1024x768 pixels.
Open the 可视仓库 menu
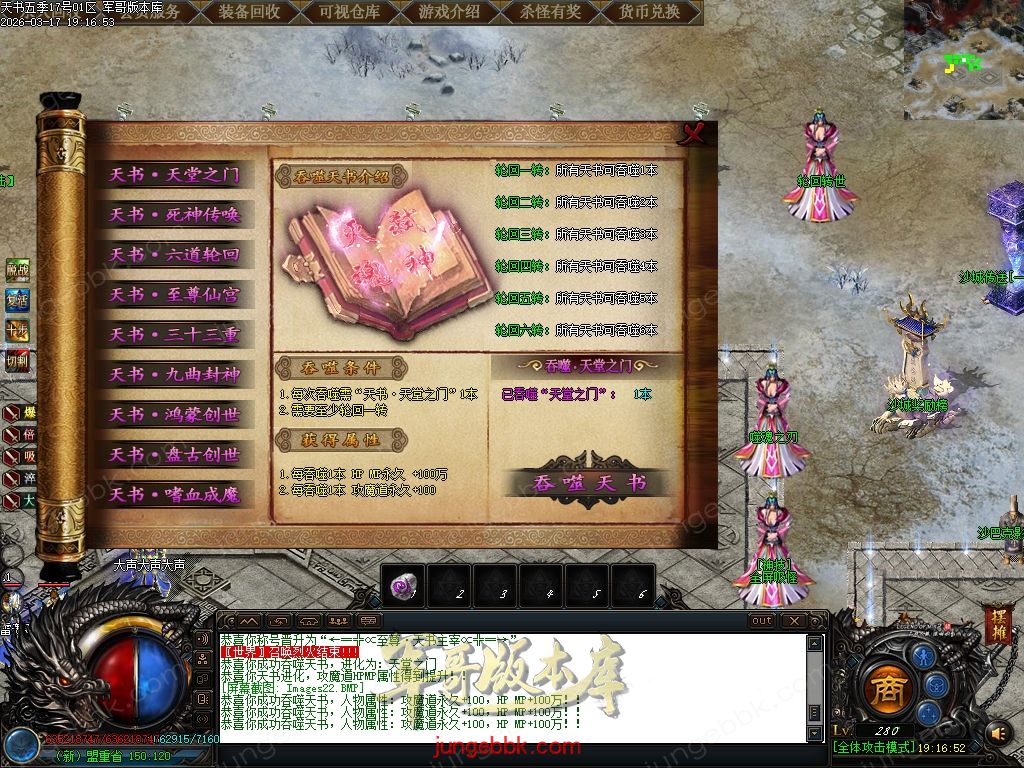(349, 12)
